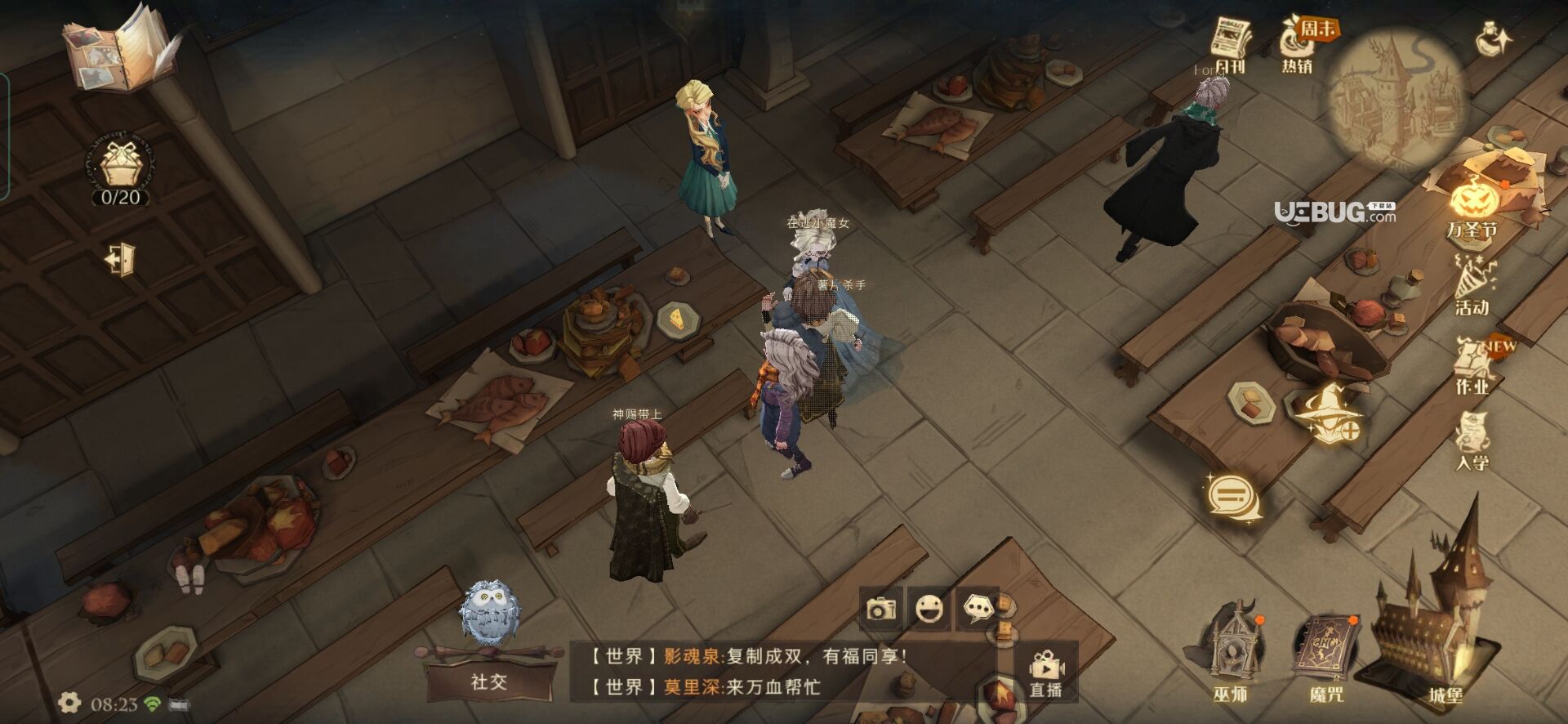Open the 社交 social panel
1568x724 pixels.
[x=489, y=681]
